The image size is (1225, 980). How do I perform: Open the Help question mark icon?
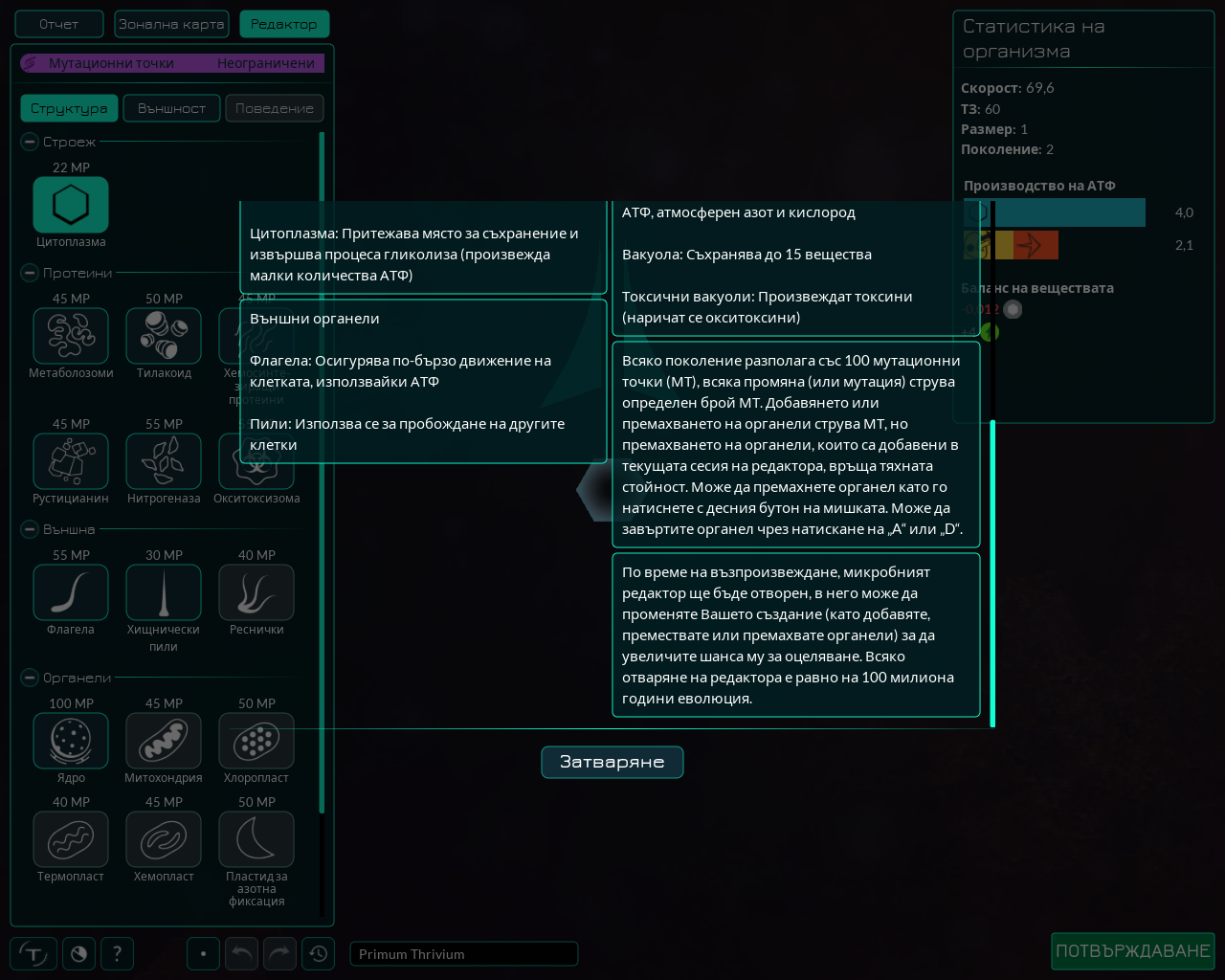tap(117, 953)
